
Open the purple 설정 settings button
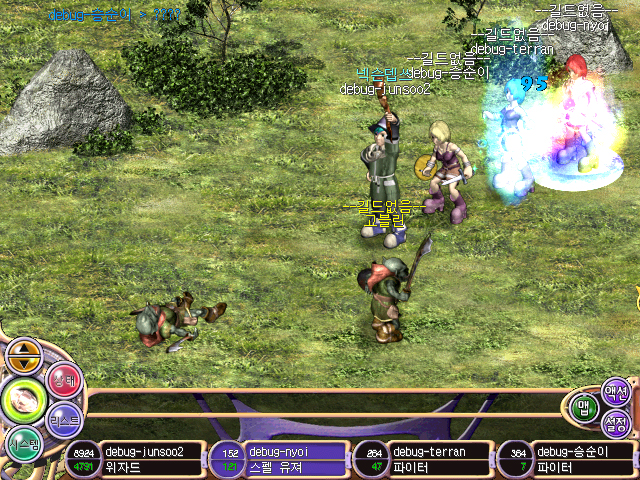pos(618,425)
